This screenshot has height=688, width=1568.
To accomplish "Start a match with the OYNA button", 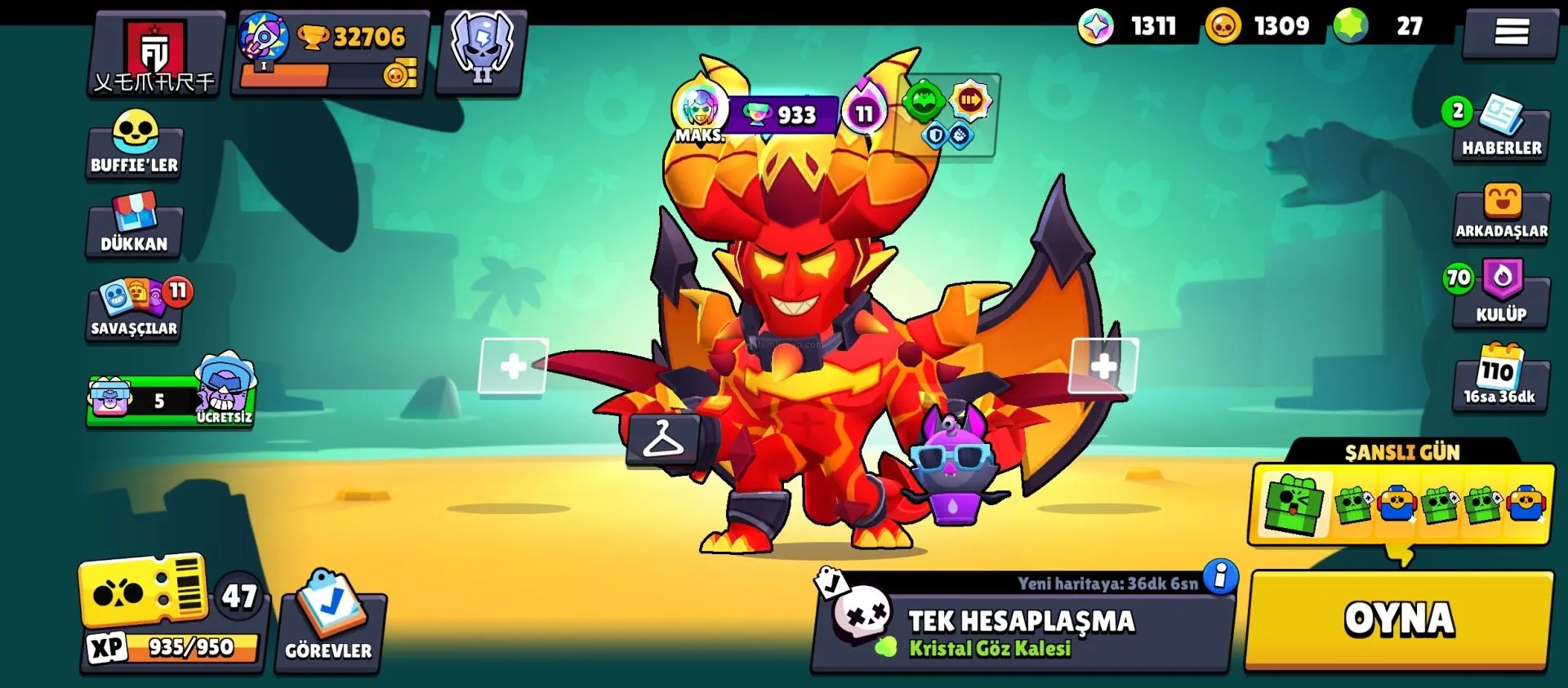I will pyautogui.click(x=1399, y=620).
